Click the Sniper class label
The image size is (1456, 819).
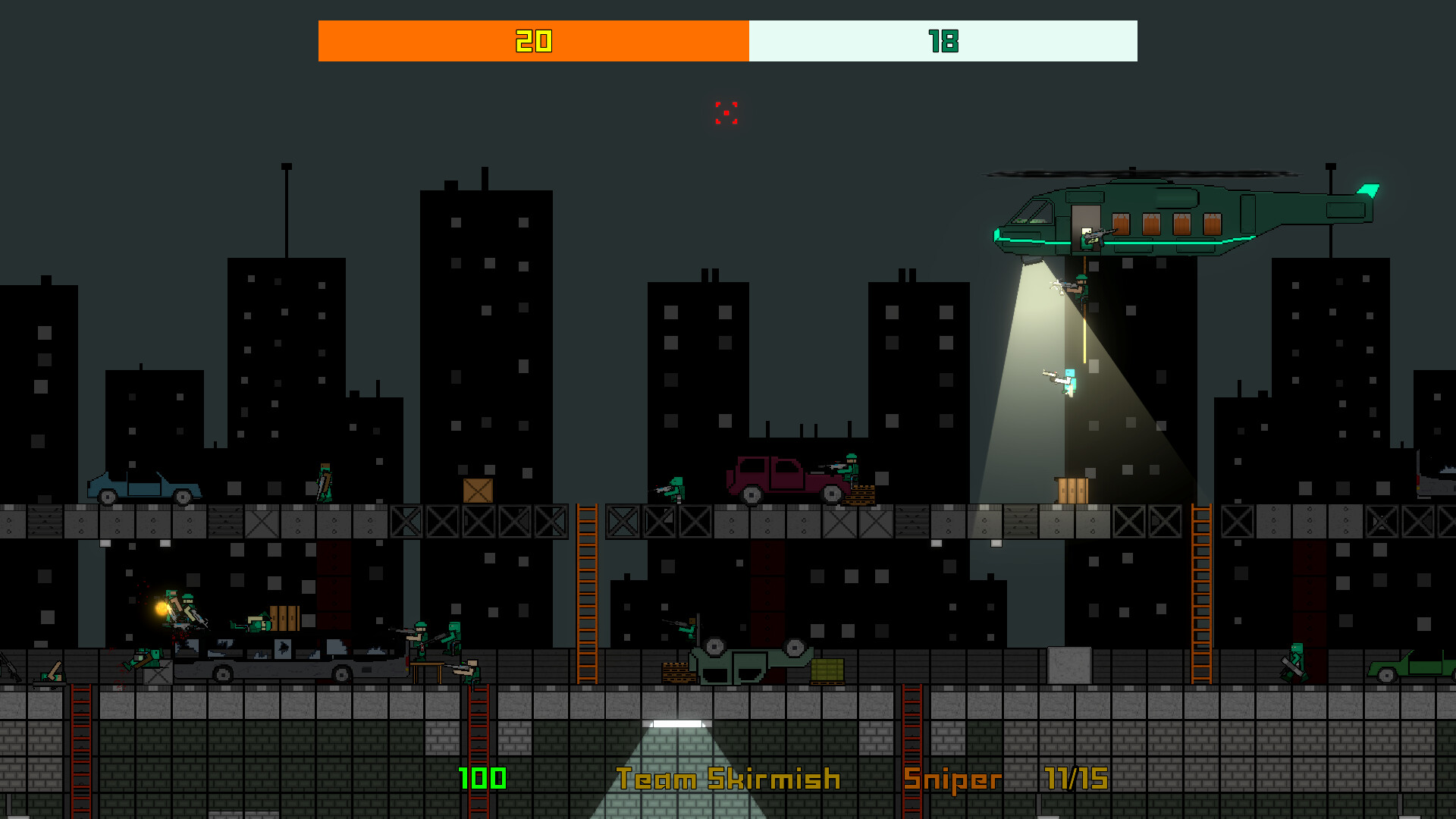[952, 780]
